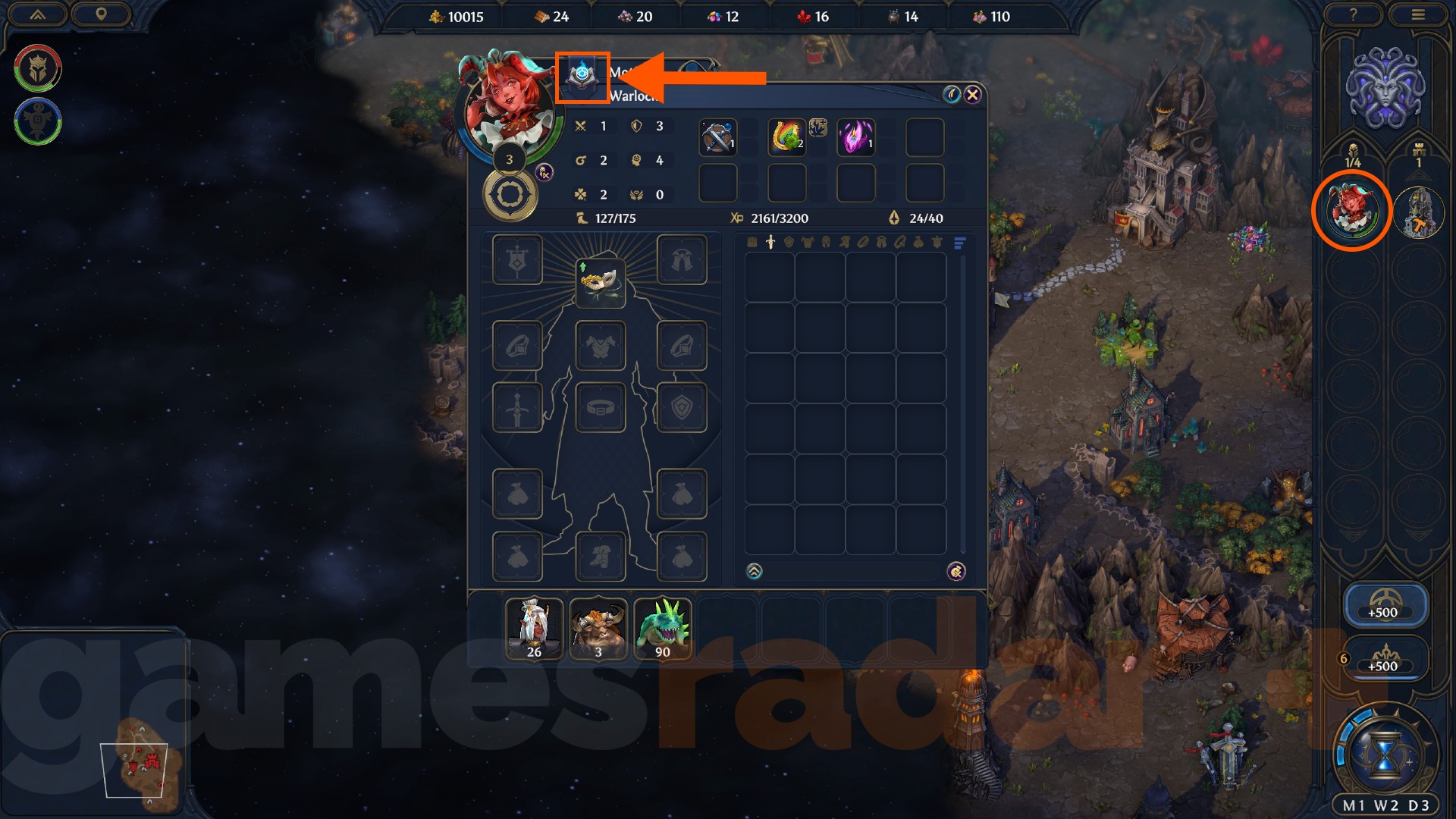
Task: Toggle the blue sort order control in inventory
Action: (959, 243)
